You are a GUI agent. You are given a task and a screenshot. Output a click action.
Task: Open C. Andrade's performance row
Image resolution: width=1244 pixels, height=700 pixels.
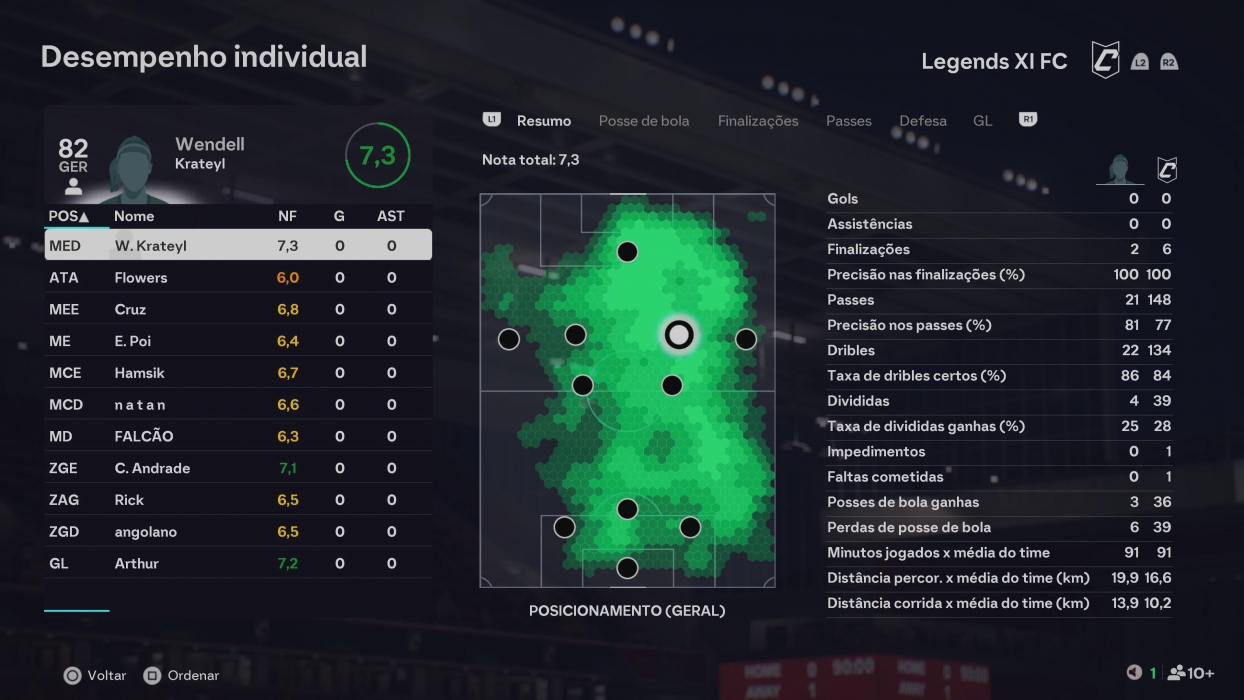238,468
